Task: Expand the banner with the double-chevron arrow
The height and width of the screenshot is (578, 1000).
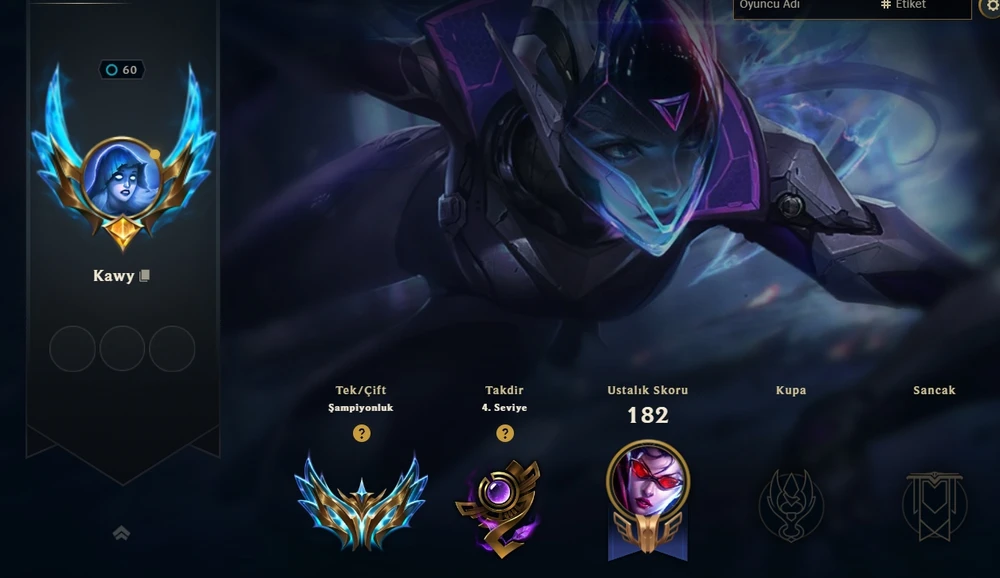Action: tap(121, 534)
